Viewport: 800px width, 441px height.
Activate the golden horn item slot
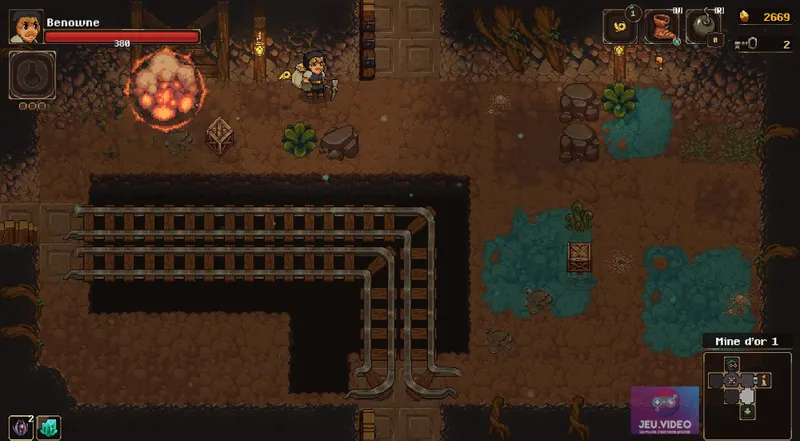[x=619, y=28]
